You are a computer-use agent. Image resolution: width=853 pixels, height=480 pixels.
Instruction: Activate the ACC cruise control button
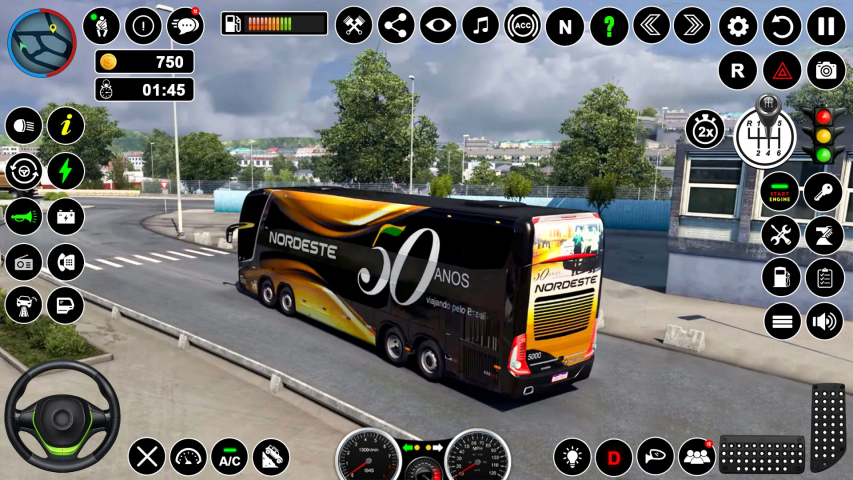[x=522, y=26]
